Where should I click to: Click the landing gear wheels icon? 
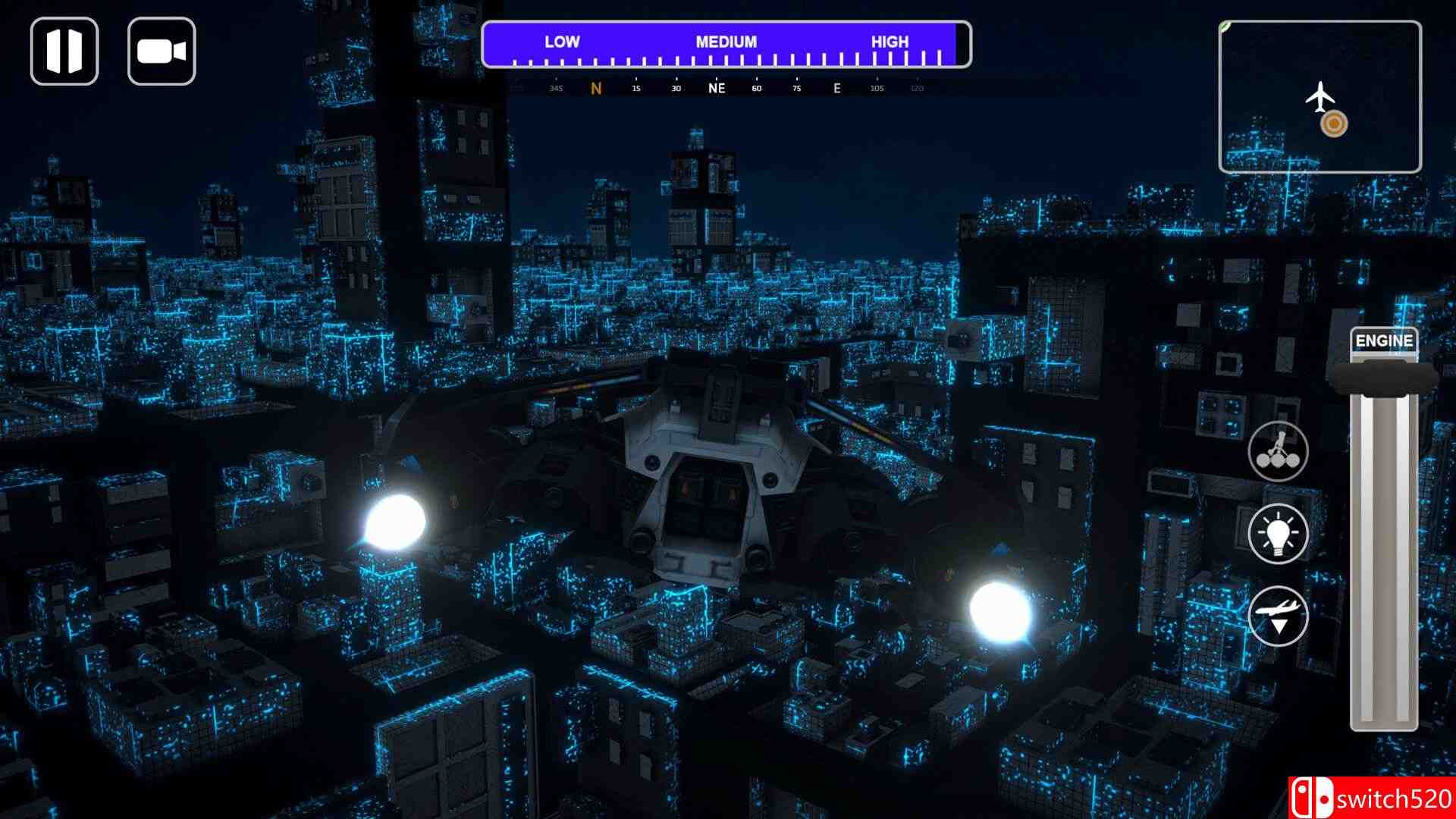[1279, 451]
